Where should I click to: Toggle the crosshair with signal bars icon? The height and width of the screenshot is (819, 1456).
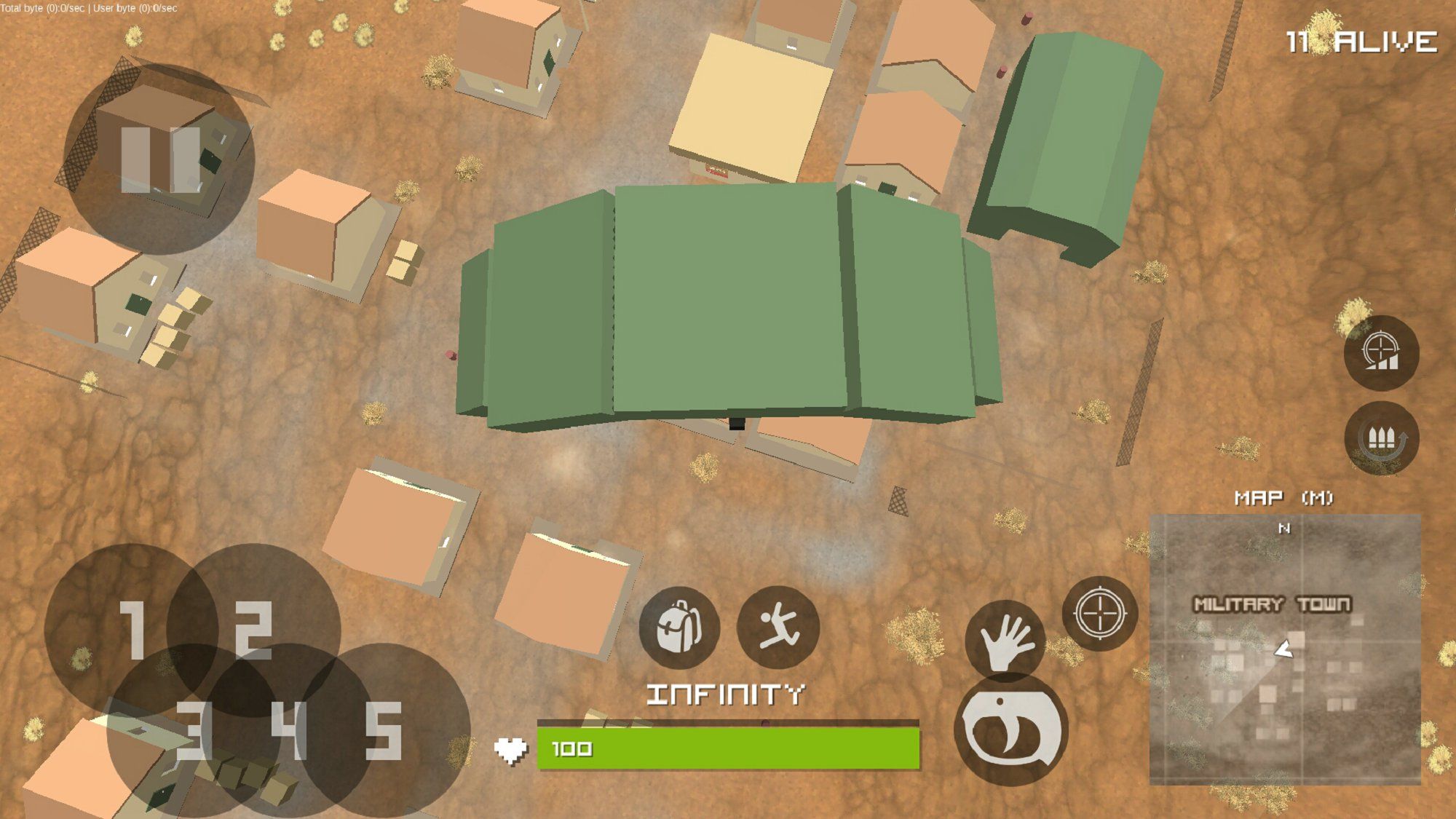click(x=1381, y=353)
